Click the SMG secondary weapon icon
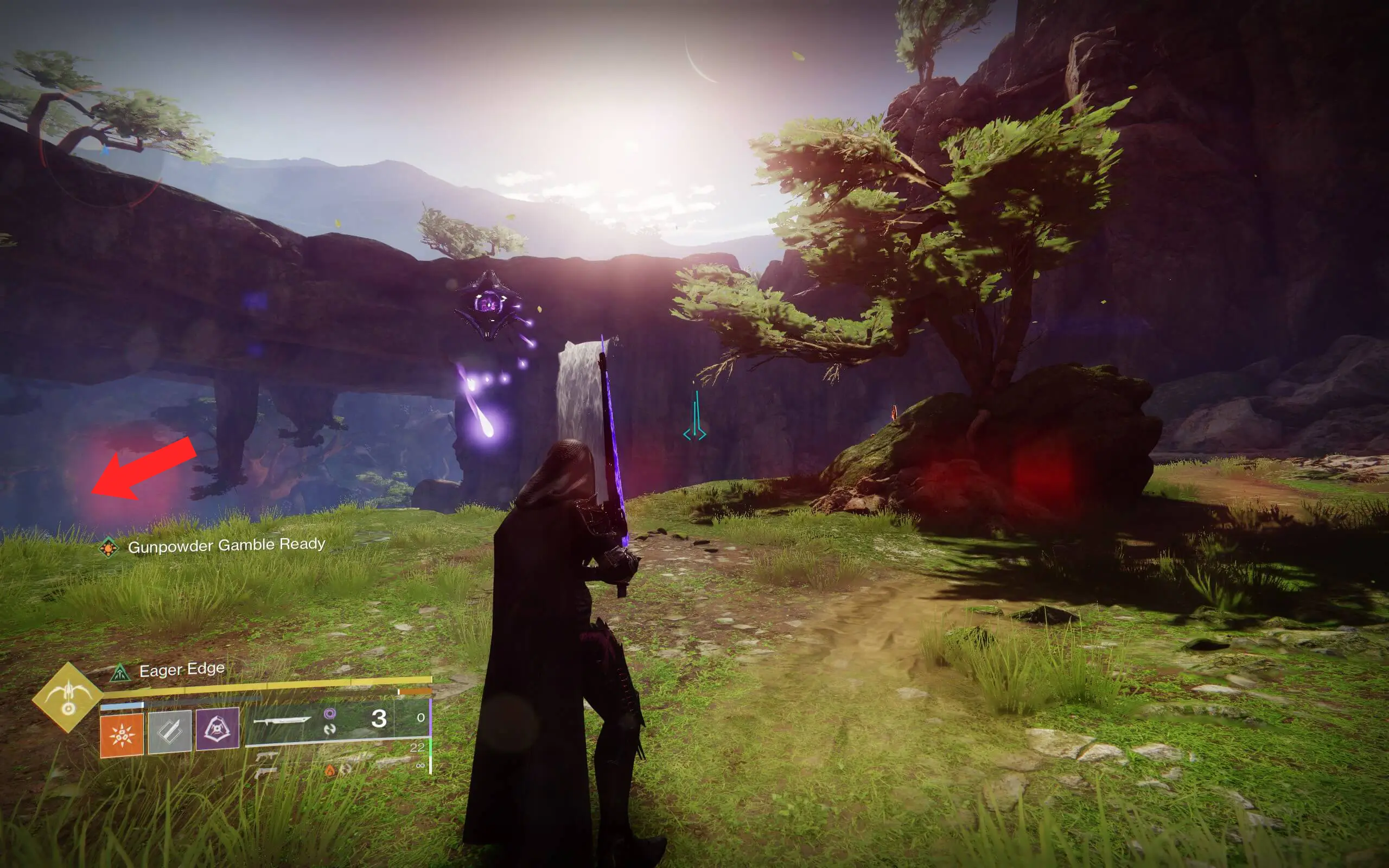Image resolution: width=1389 pixels, height=868 pixels. [x=266, y=757]
